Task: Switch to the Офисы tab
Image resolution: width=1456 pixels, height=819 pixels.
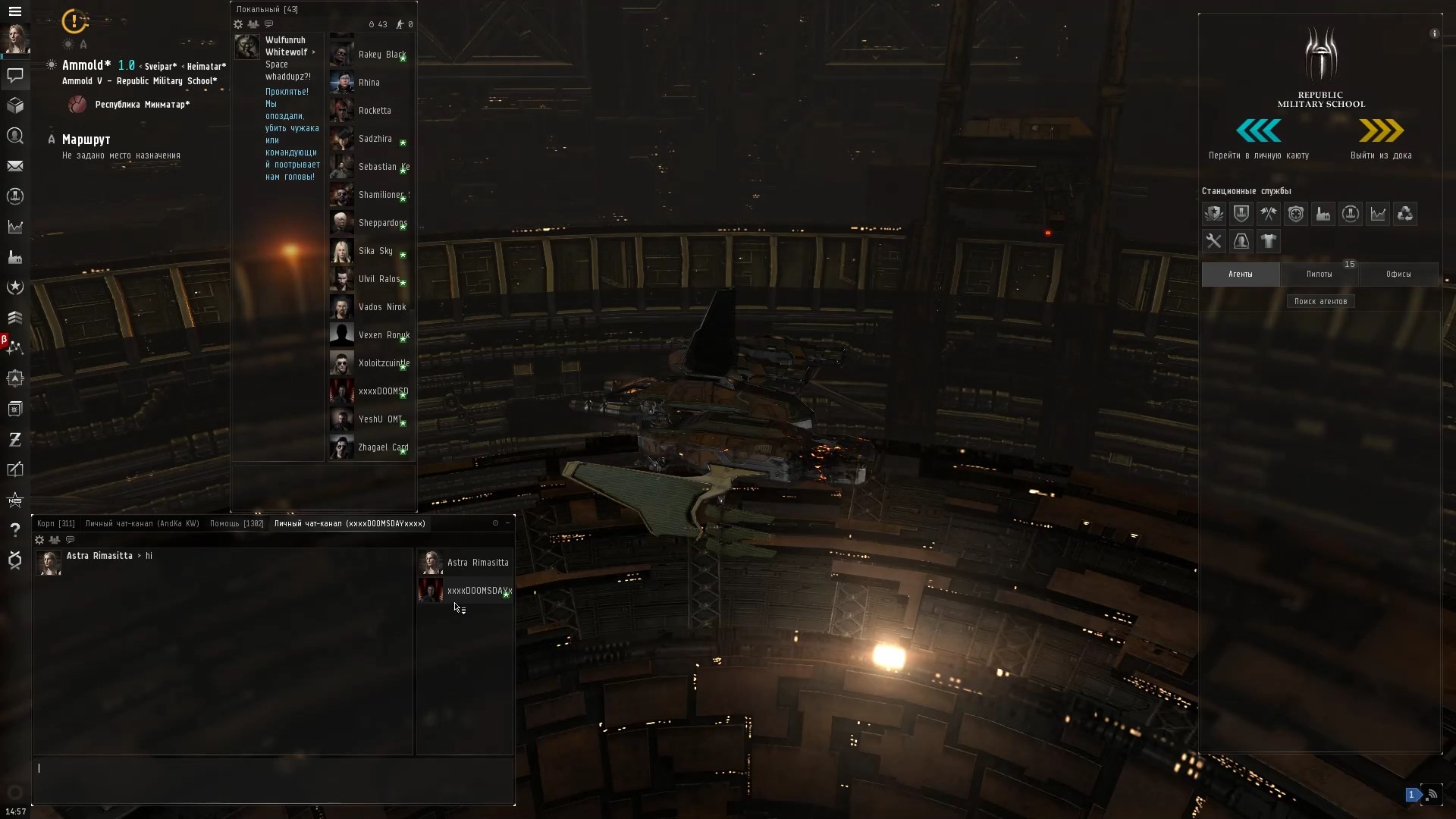Action: point(1399,274)
